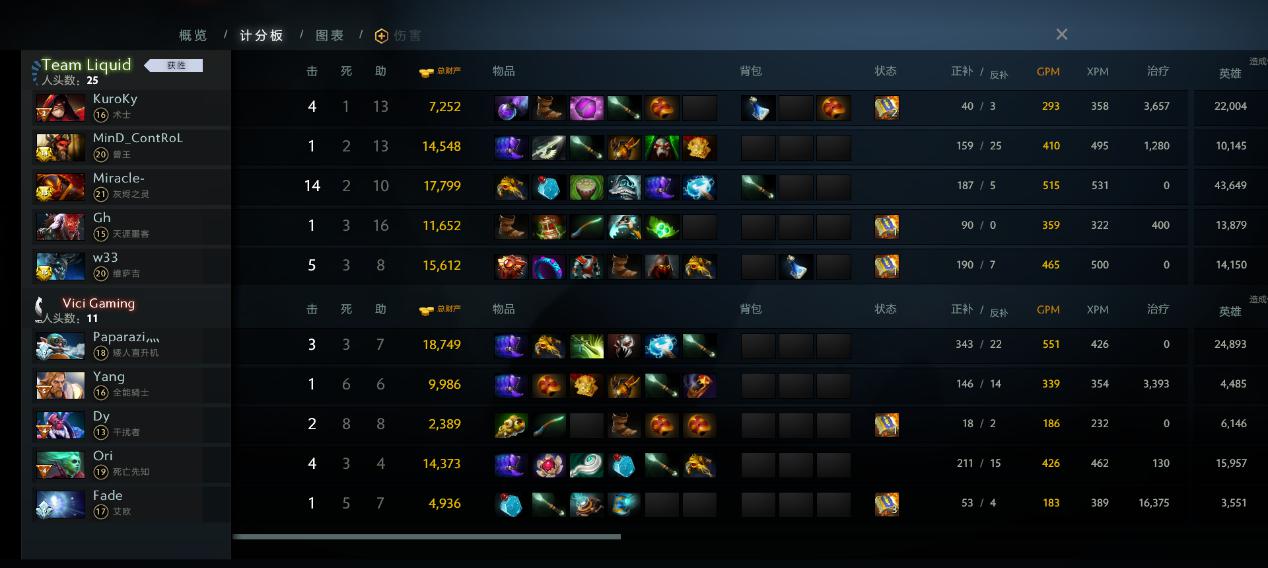Show the 伤害 damage tab
The height and width of the screenshot is (568, 1268).
coord(399,36)
